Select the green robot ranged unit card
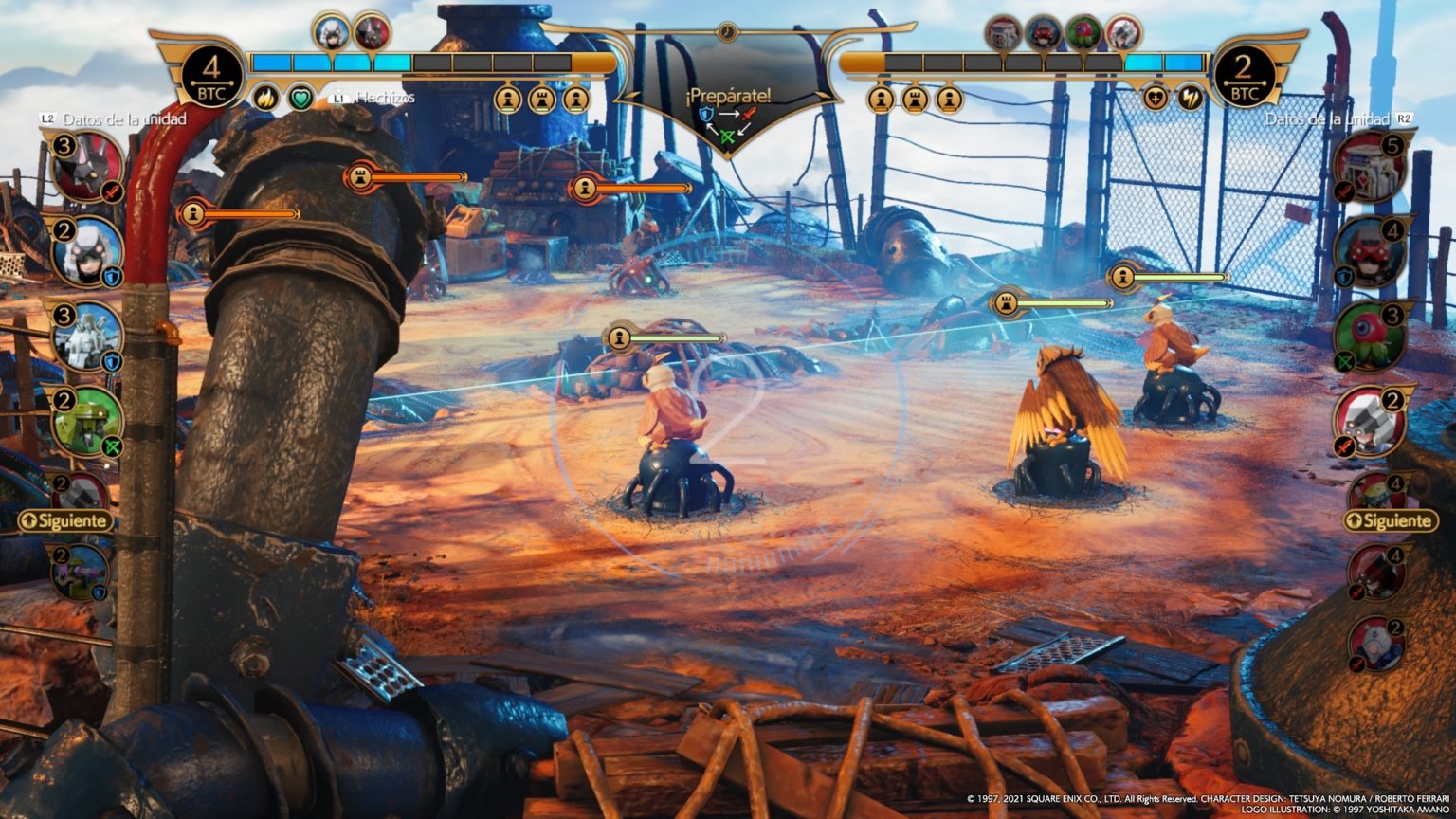Screen dimensions: 1456x819 pyautogui.click(x=86, y=420)
